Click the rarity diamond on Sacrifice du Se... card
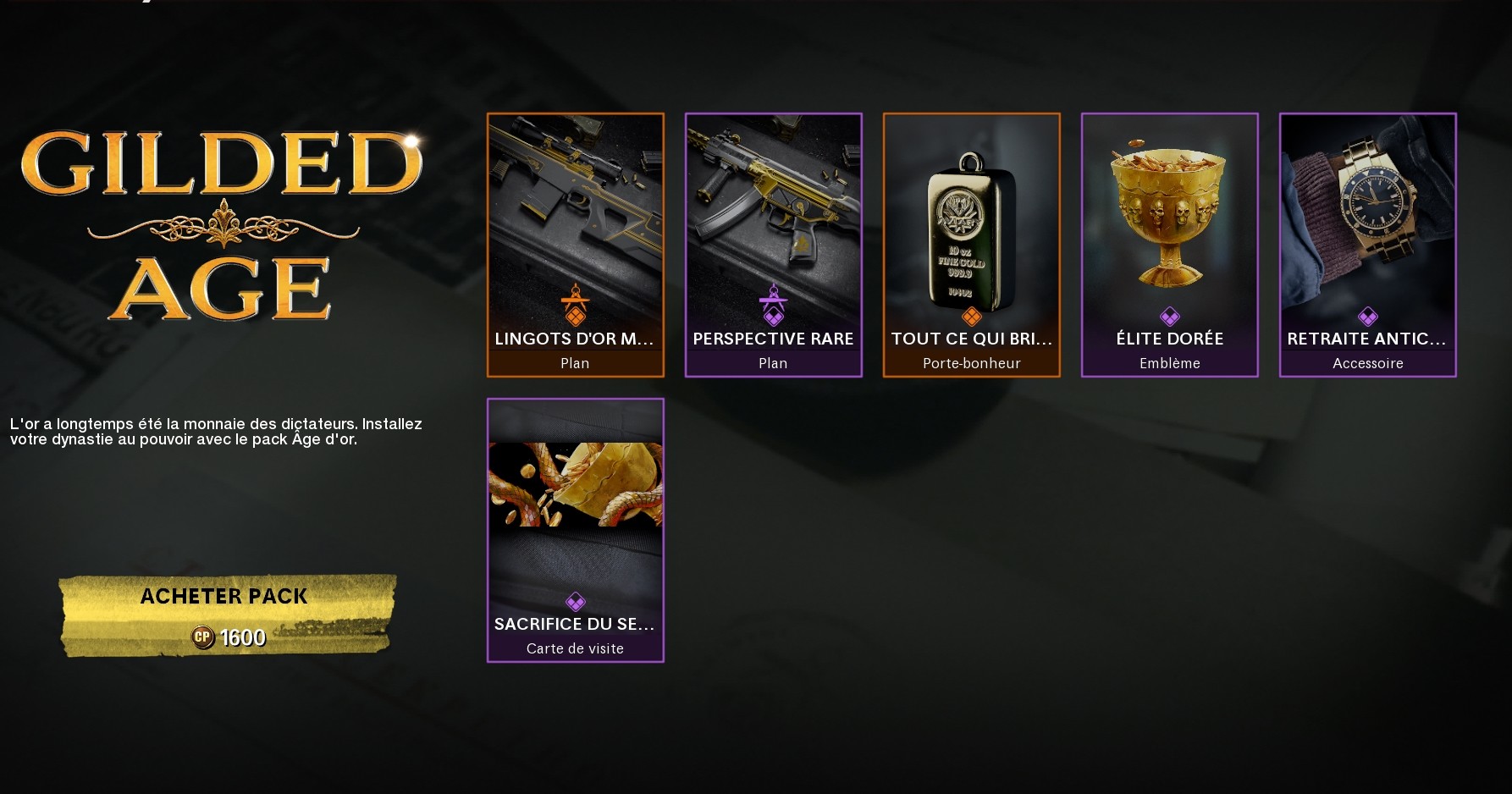 (576, 602)
